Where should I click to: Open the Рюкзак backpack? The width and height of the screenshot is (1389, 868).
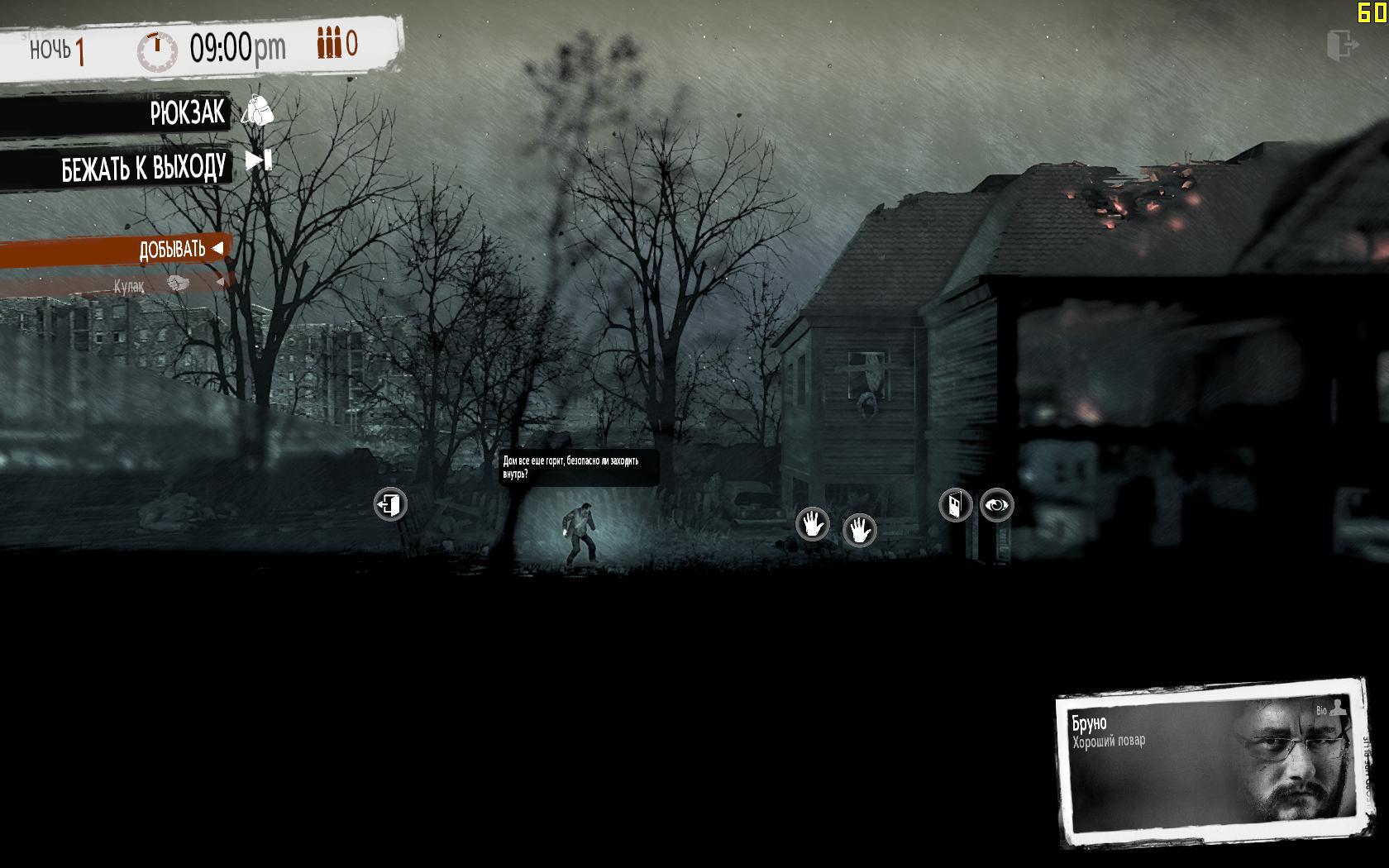click(x=189, y=112)
